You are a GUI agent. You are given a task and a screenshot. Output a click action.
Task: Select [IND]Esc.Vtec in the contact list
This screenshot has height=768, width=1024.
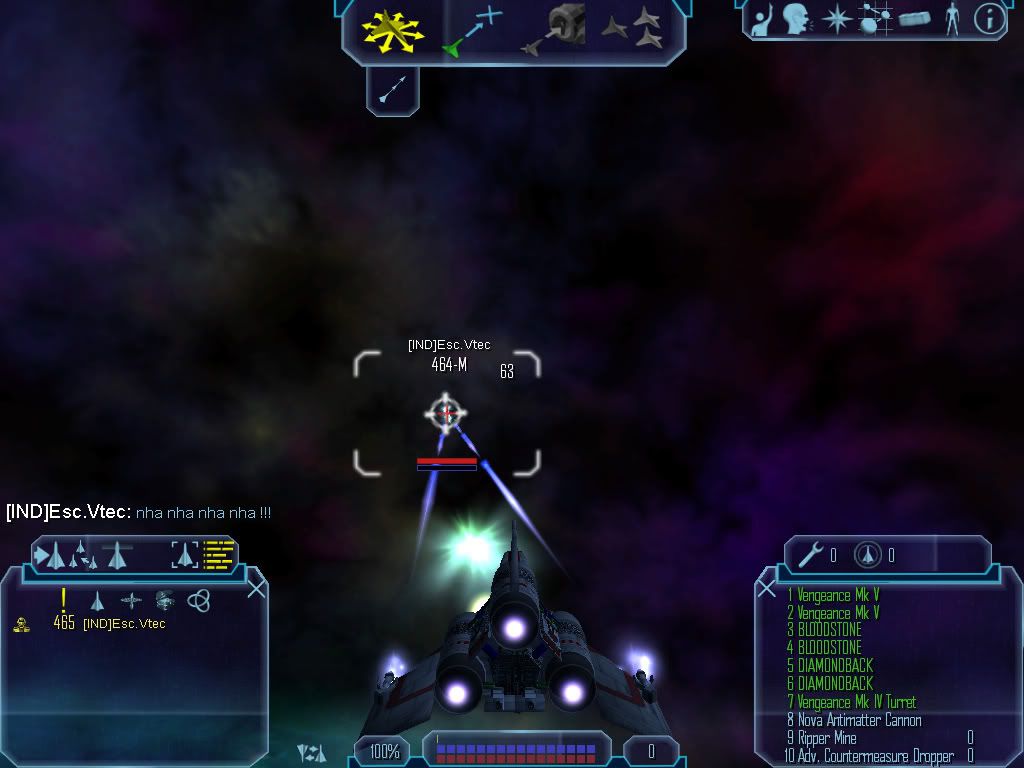pos(124,624)
